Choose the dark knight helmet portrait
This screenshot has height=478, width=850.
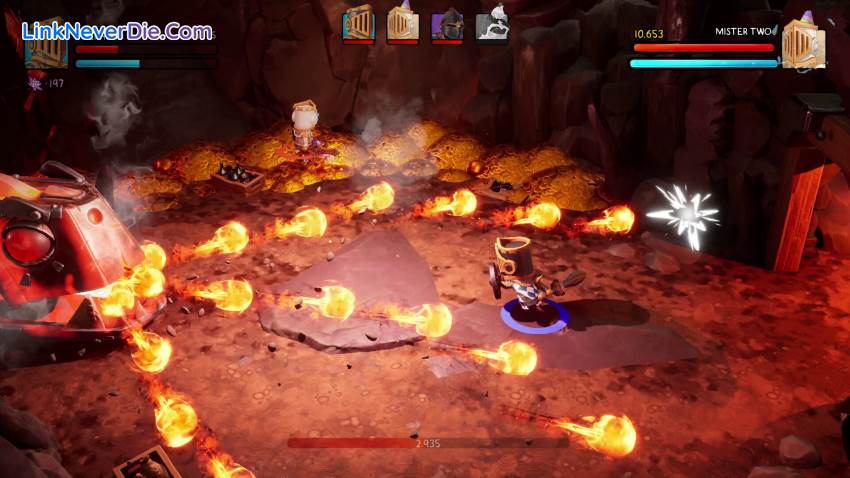point(446,24)
